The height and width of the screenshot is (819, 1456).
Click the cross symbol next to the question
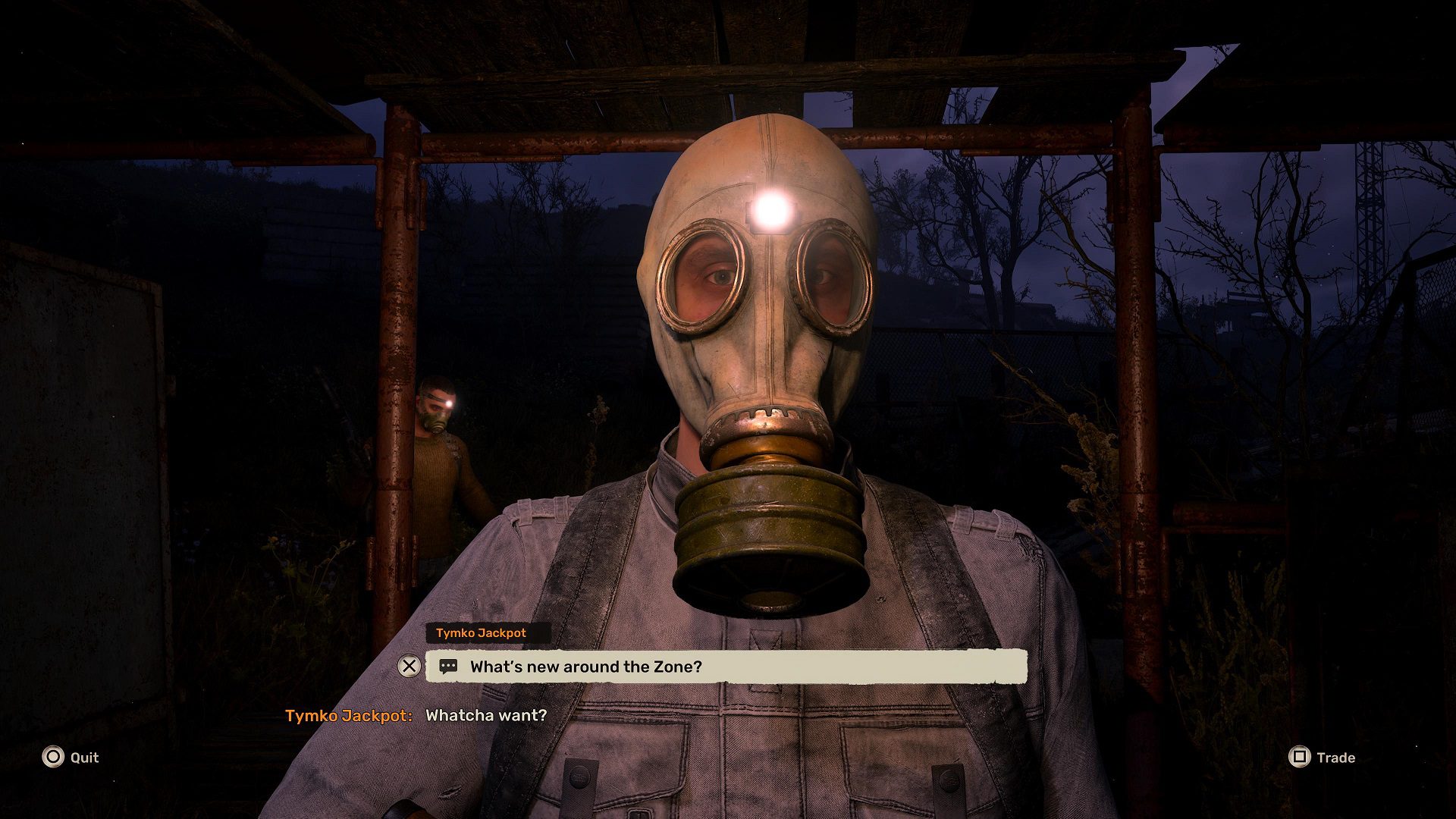pyautogui.click(x=409, y=667)
